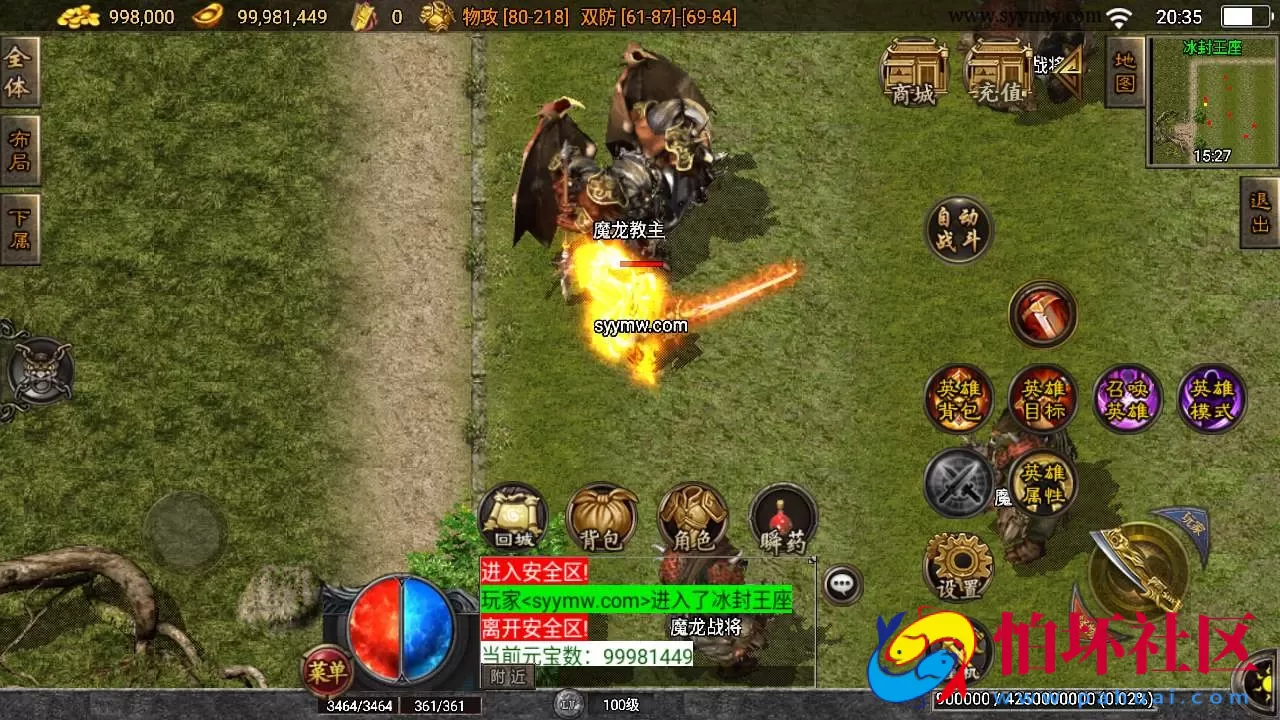Toggle the chat bubble panel
Image resolution: width=1280 pixels, height=720 pixels.
tap(843, 585)
